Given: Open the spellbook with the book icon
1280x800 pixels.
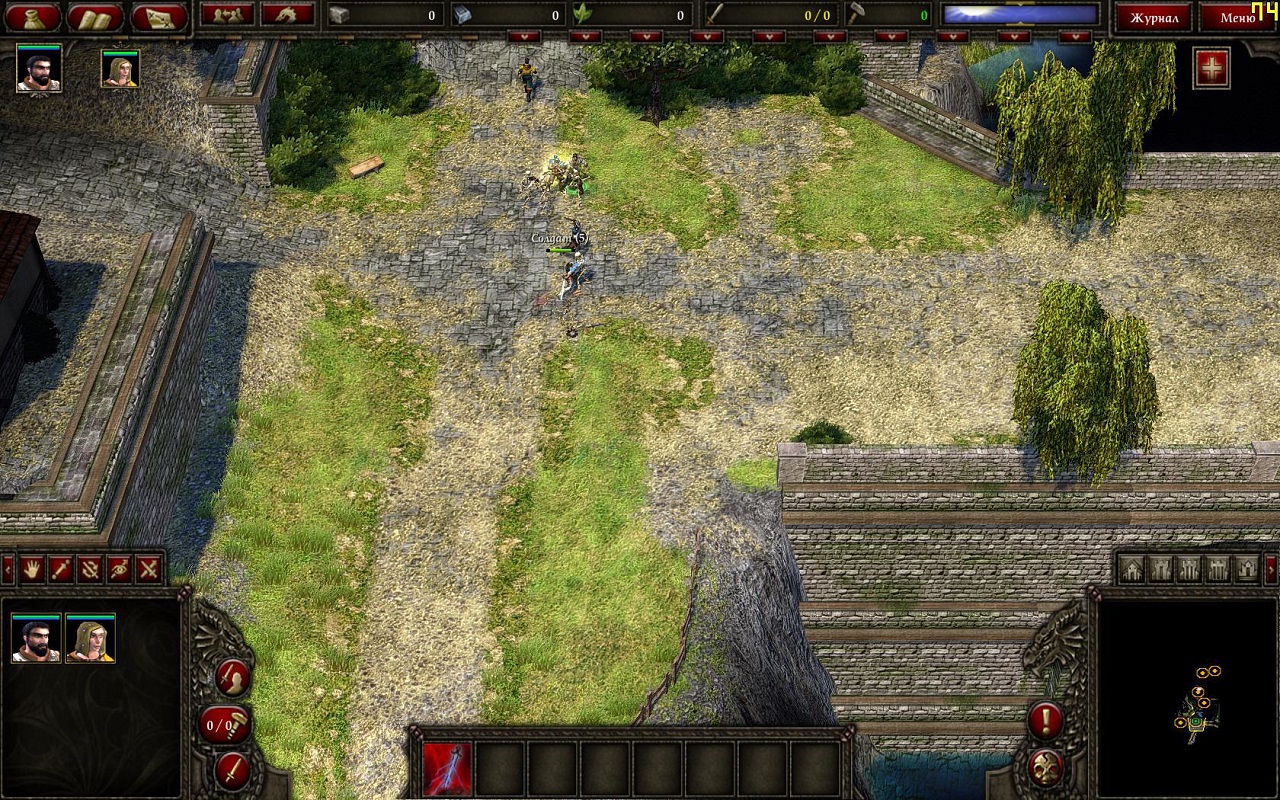Looking at the screenshot, I should pyautogui.click(x=95, y=17).
